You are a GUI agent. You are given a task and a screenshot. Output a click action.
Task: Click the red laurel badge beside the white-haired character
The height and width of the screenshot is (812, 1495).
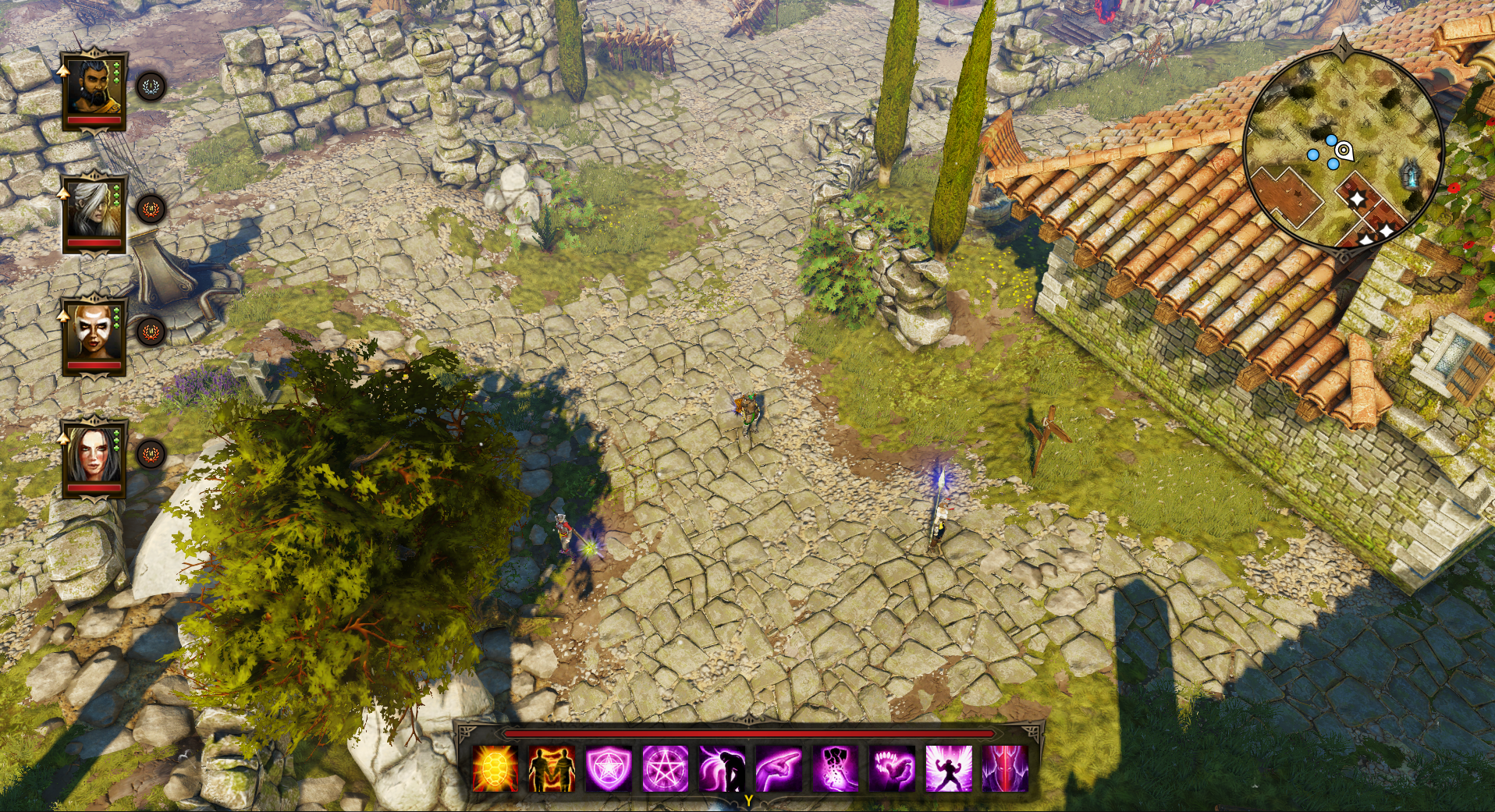tap(151, 209)
